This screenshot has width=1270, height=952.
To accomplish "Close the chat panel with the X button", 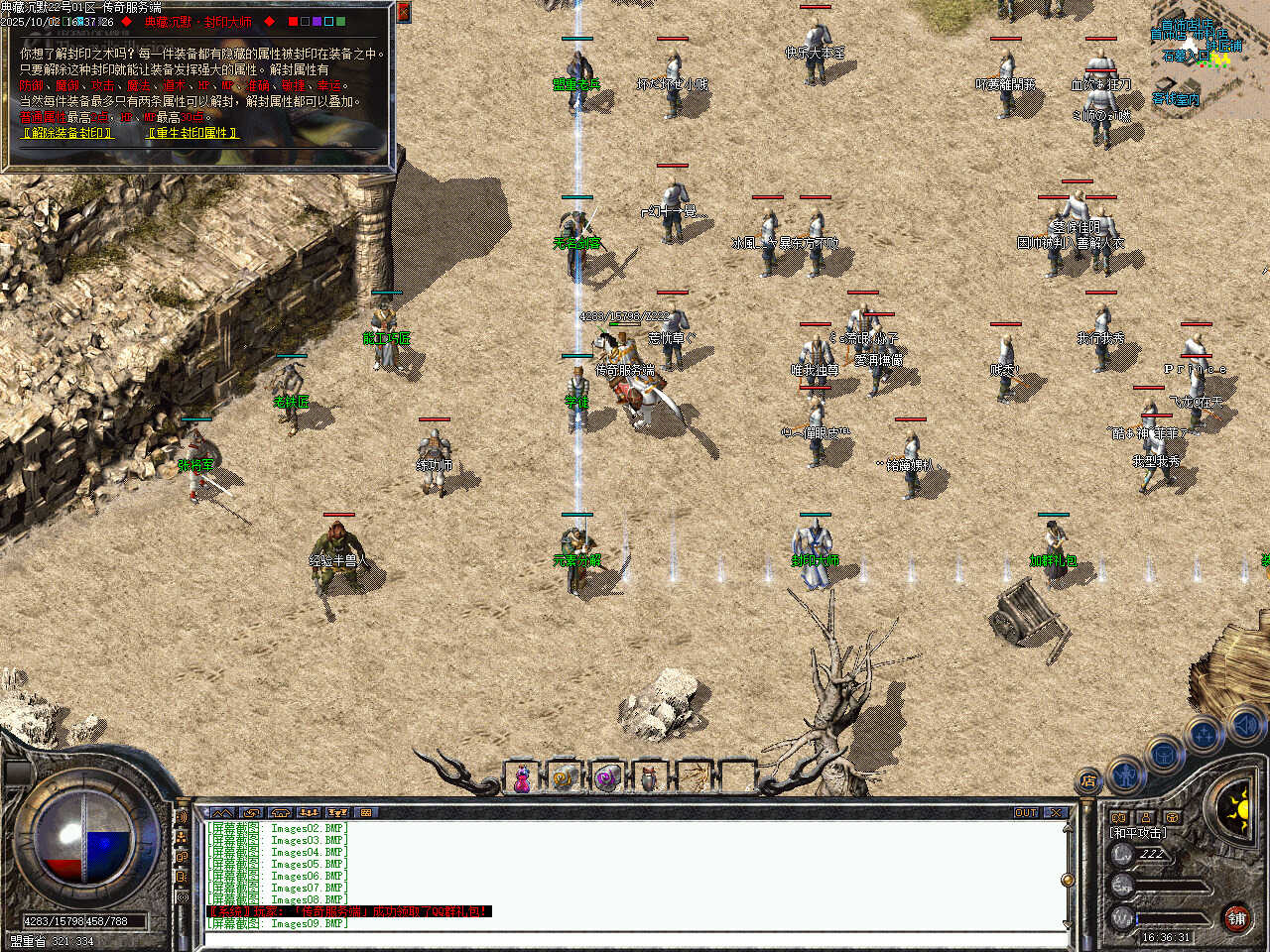I will (1056, 812).
